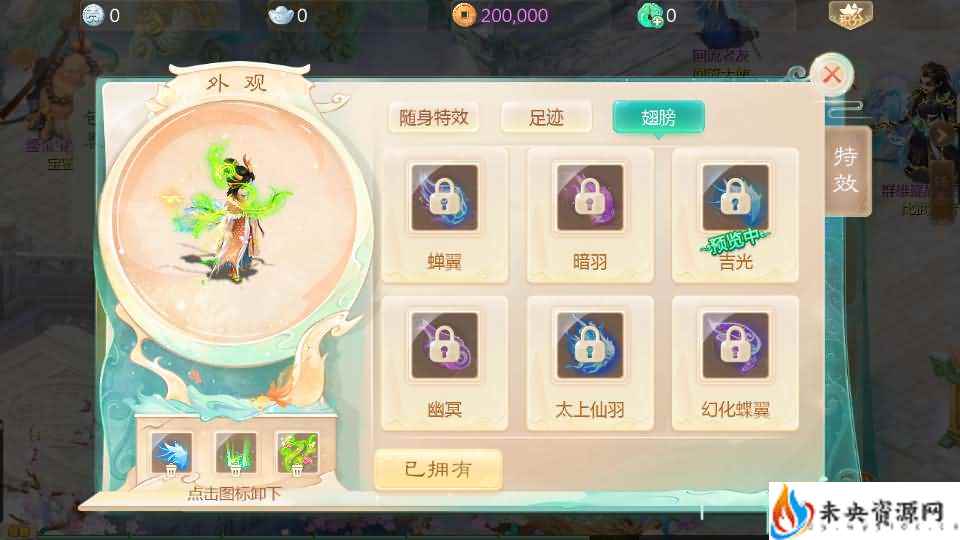The width and height of the screenshot is (960, 540).
Task: Click the 已拥有 owned button
Action: [437, 468]
